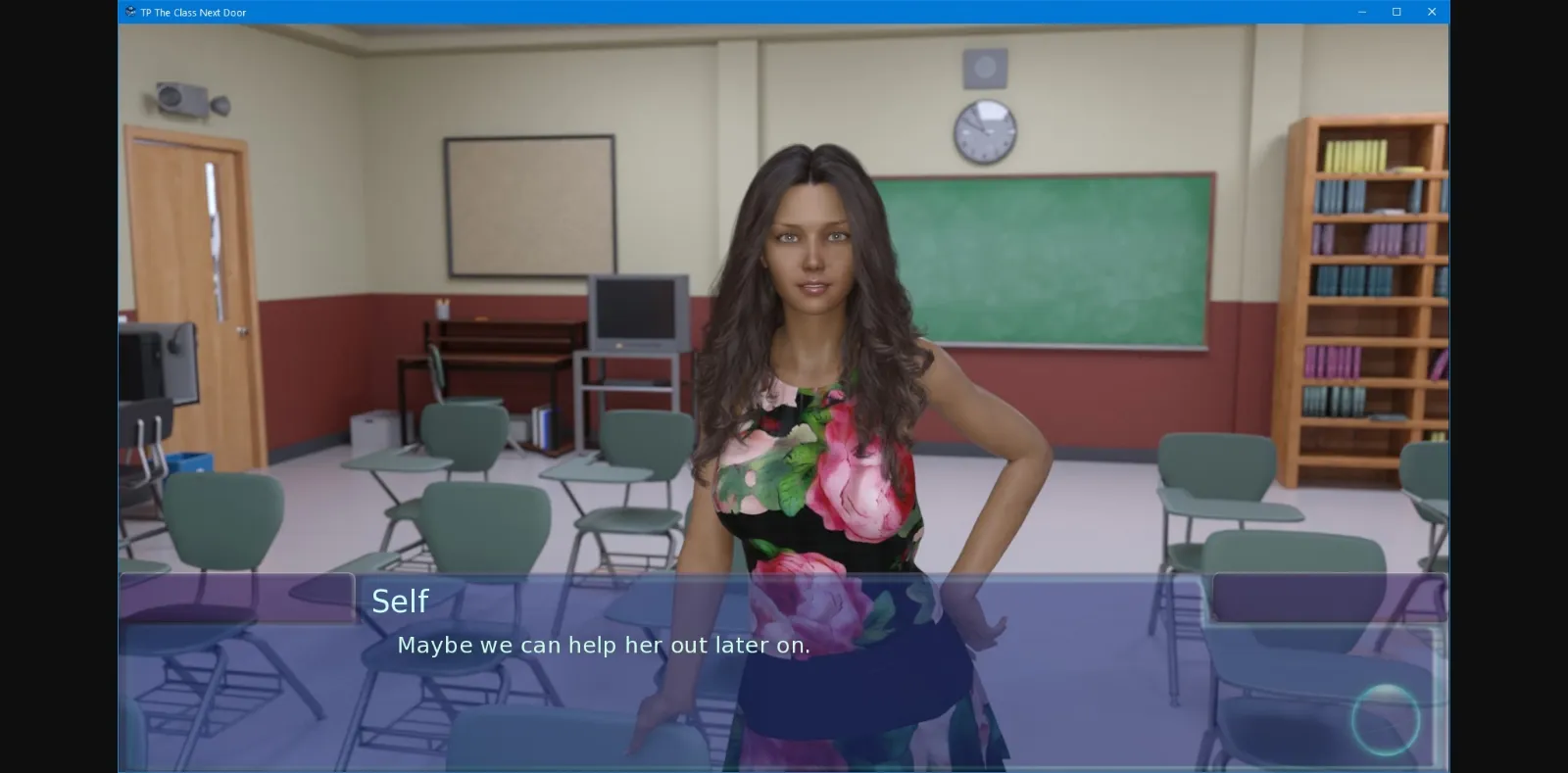
Task: Click the line "Maybe we can help her out later on."
Action: pos(603,645)
